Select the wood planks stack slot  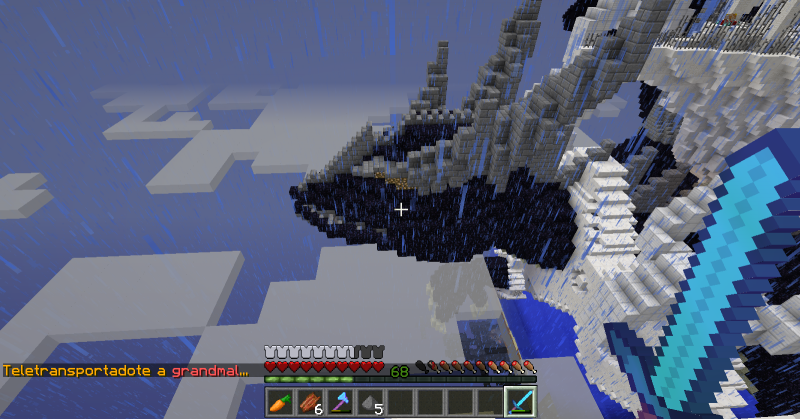tap(311, 402)
